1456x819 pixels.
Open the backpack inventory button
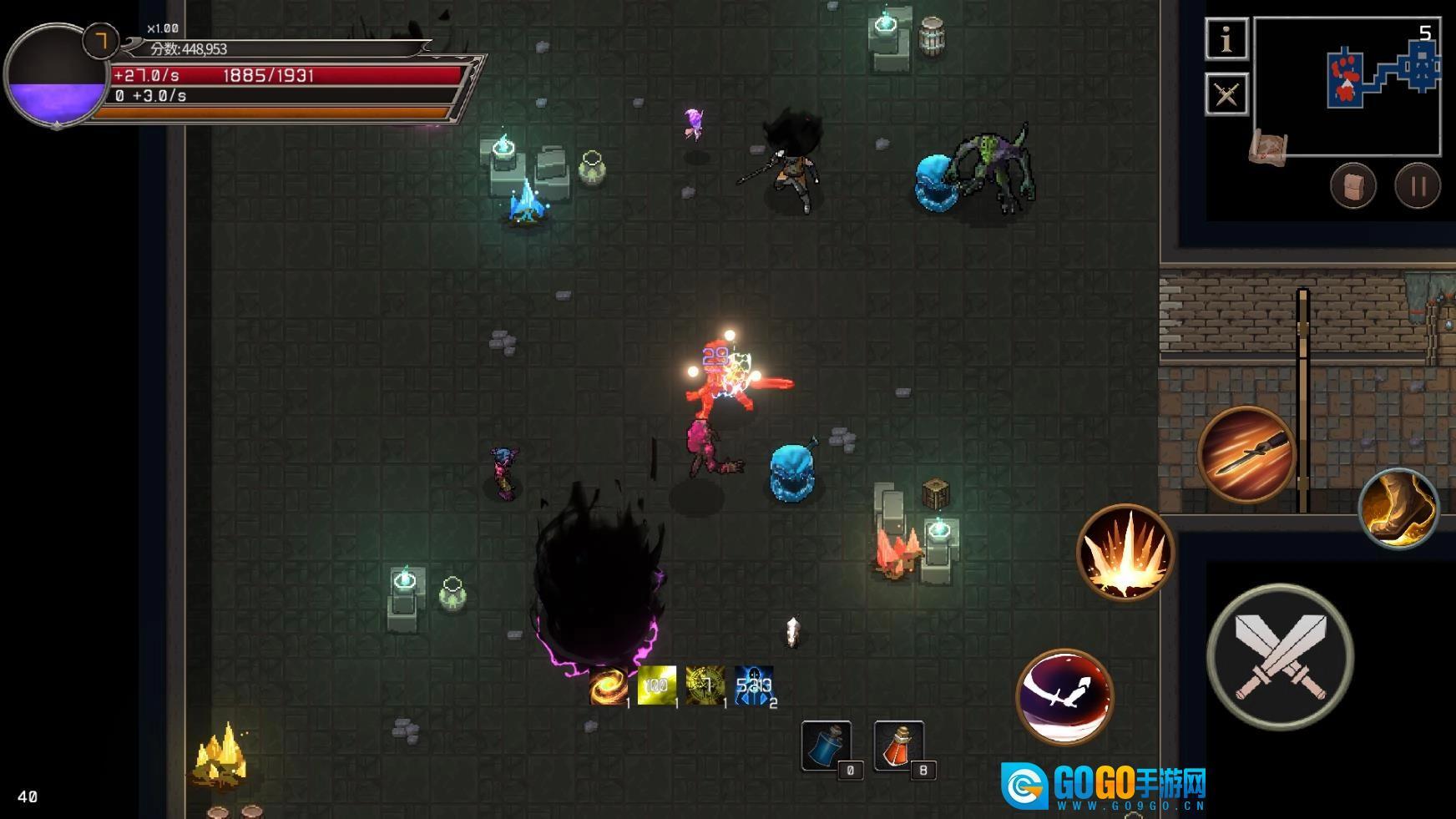[1352, 185]
